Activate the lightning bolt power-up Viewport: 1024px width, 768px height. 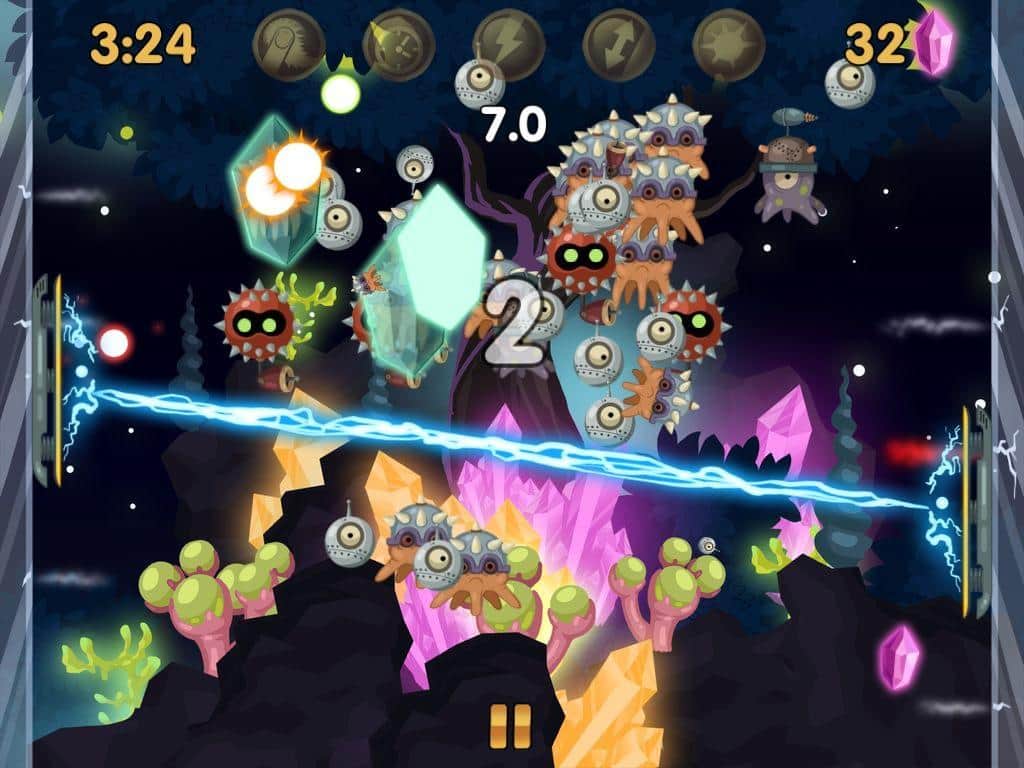(508, 45)
